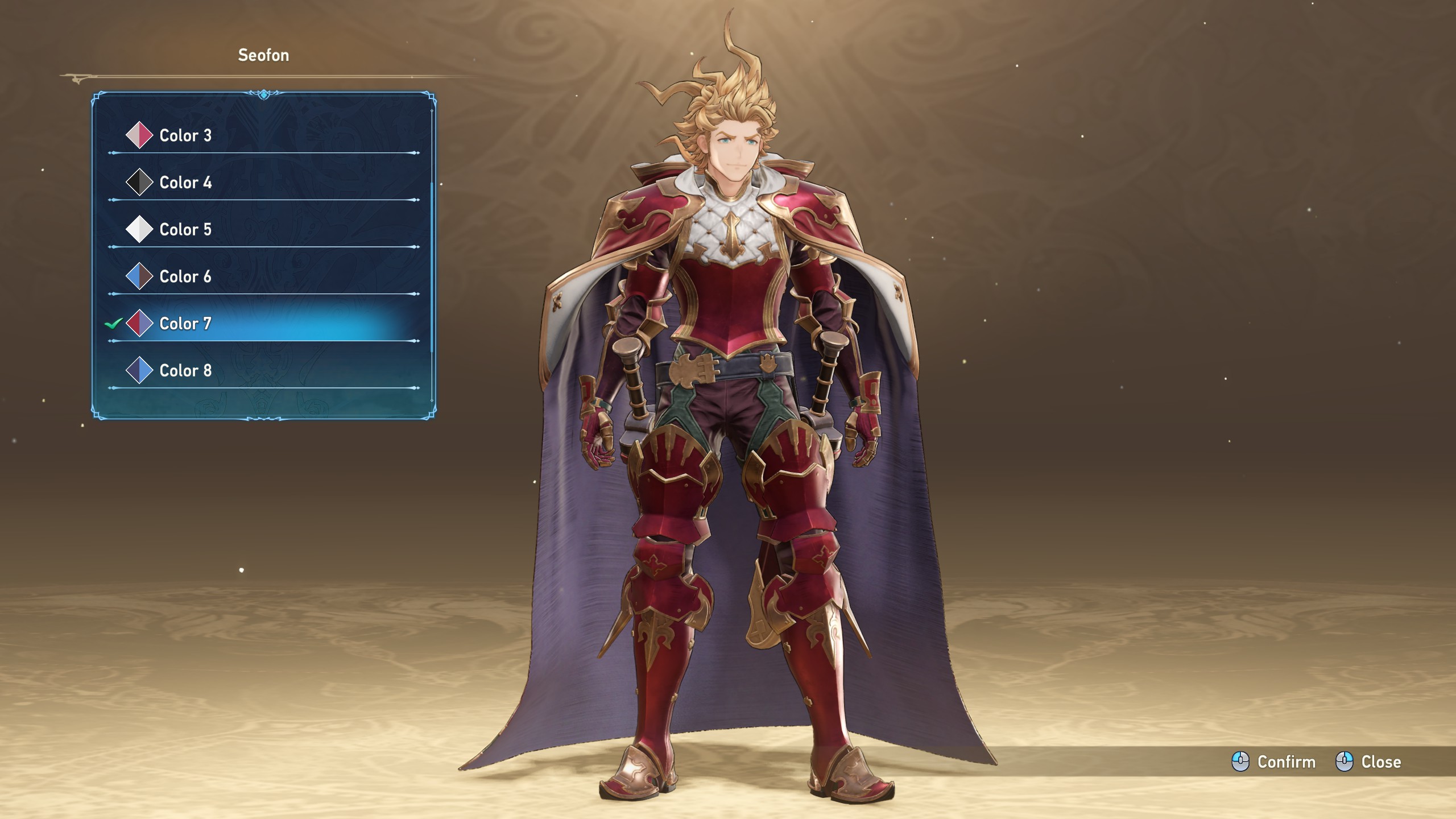
Task: Close the color selection screen
Action: 1368,762
